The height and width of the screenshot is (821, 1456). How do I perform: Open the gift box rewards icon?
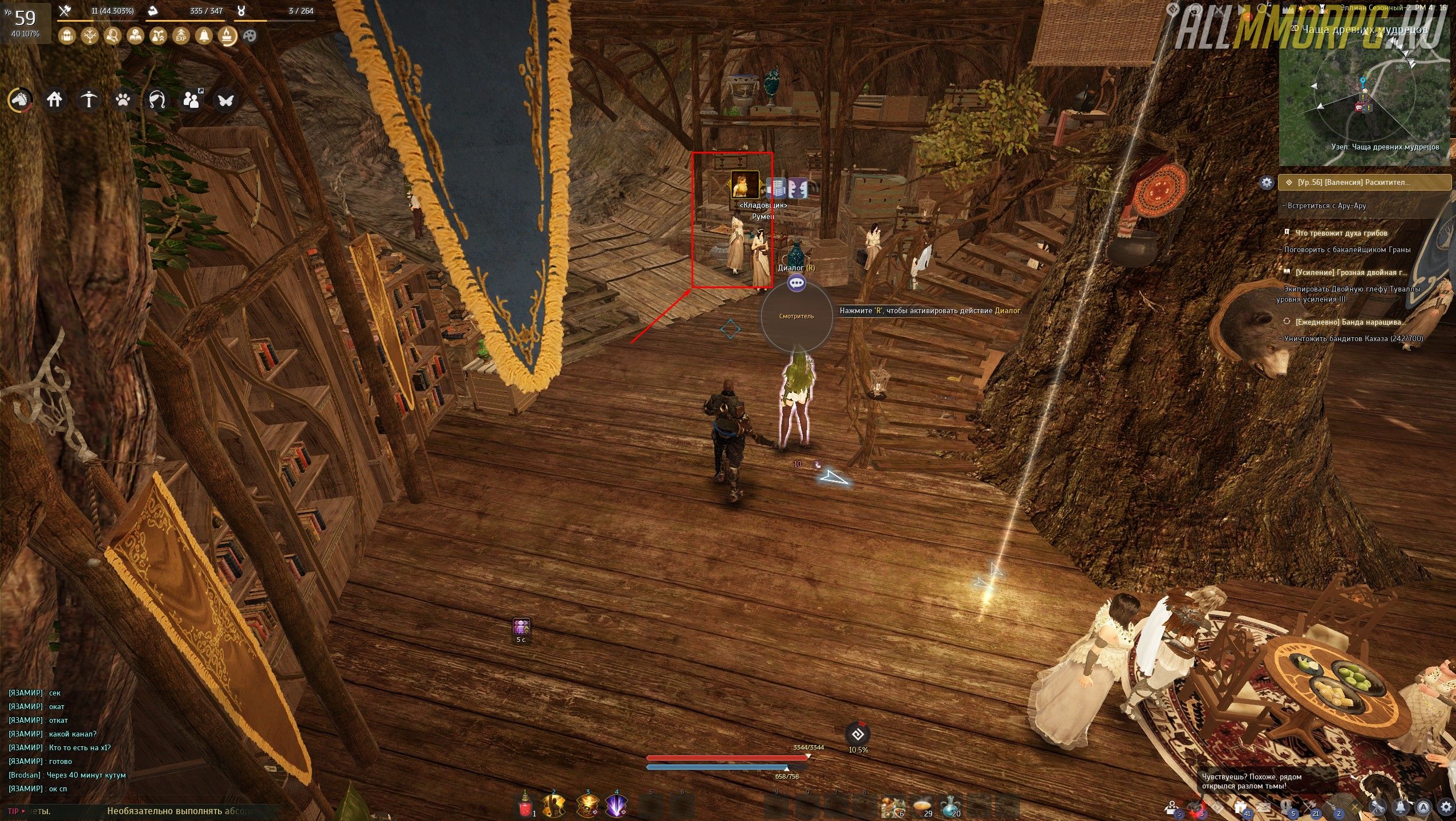(x=1240, y=807)
